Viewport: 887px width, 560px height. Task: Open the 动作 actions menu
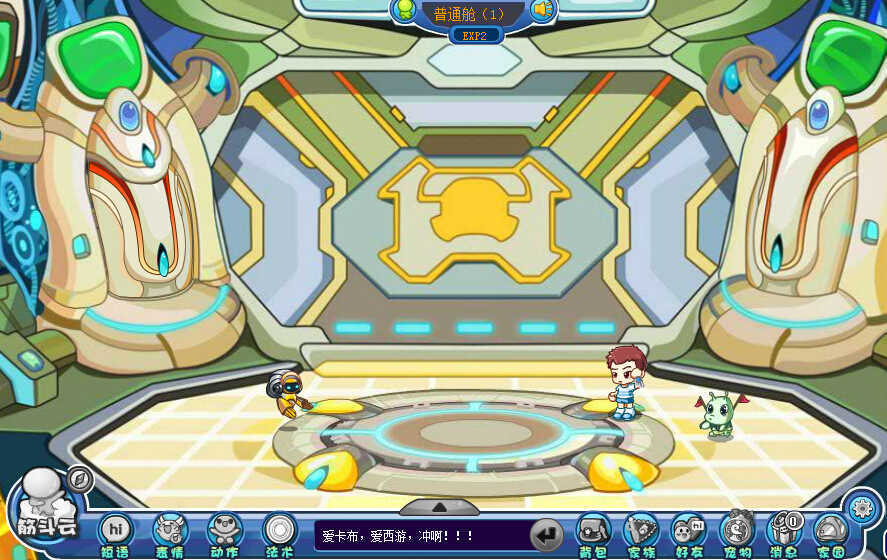coord(224,531)
